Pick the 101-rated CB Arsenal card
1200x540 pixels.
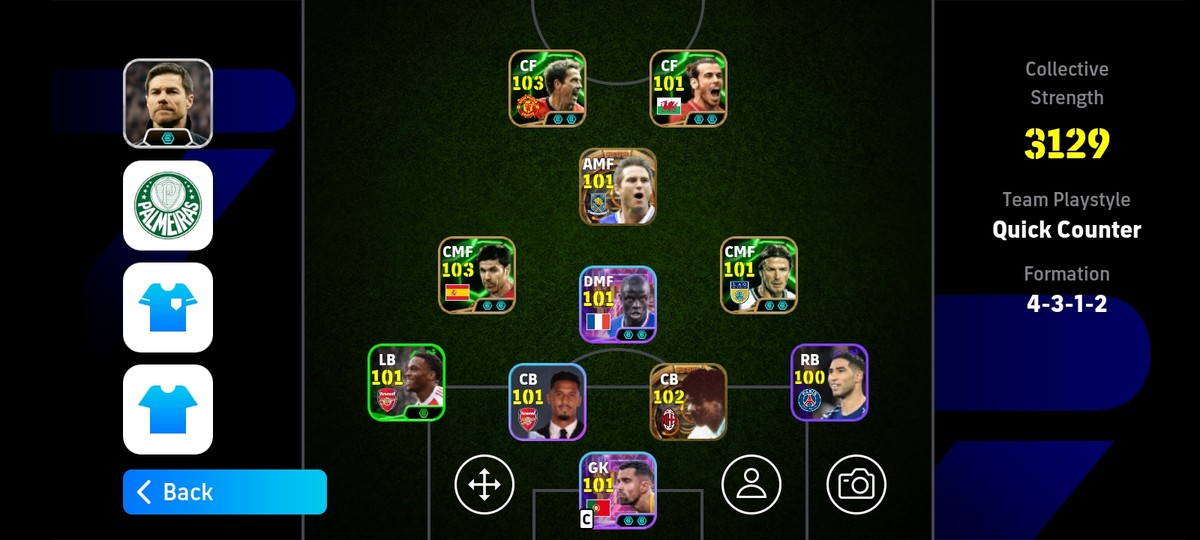547,401
